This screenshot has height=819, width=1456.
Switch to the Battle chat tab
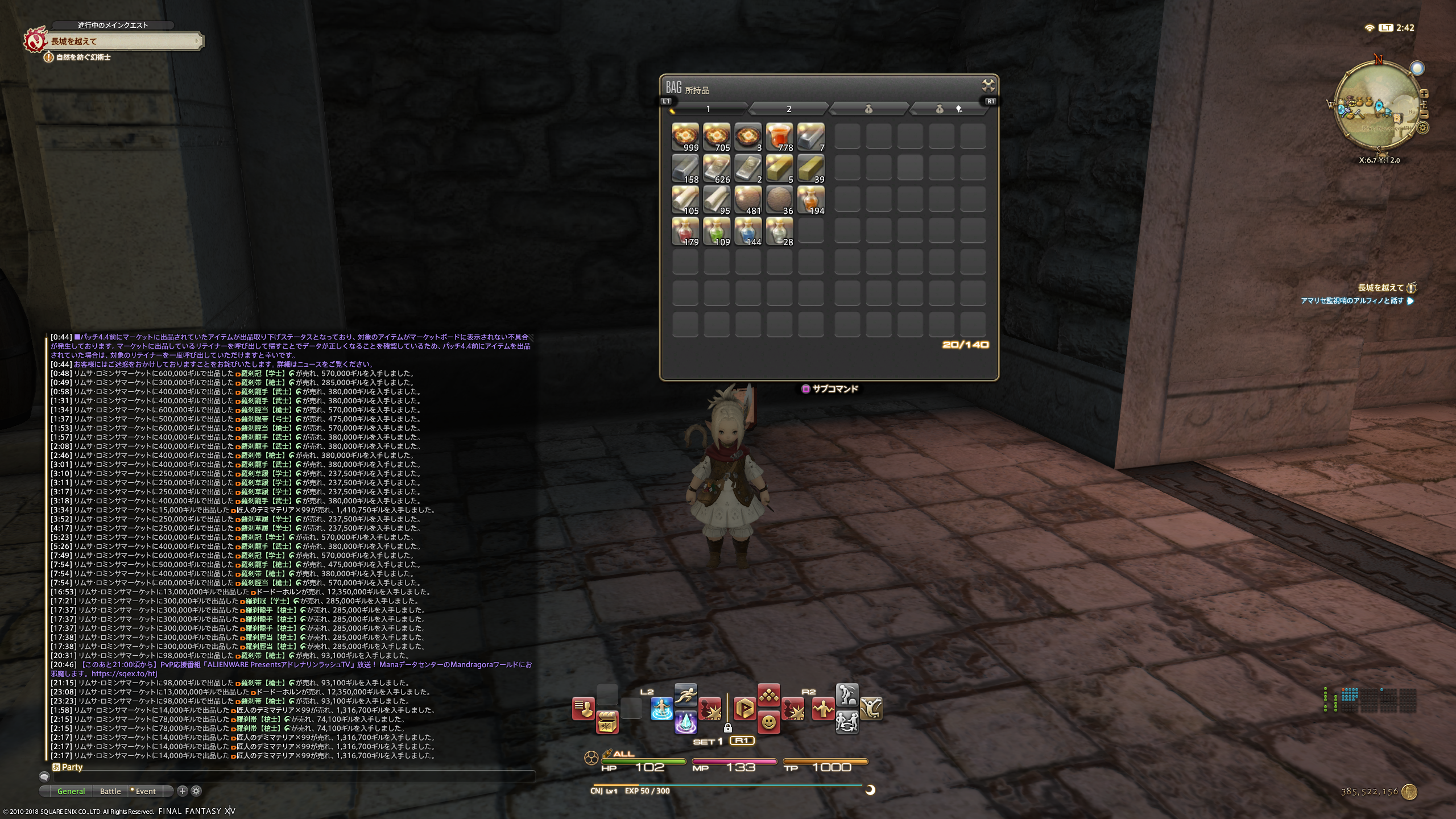click(110, 791)
